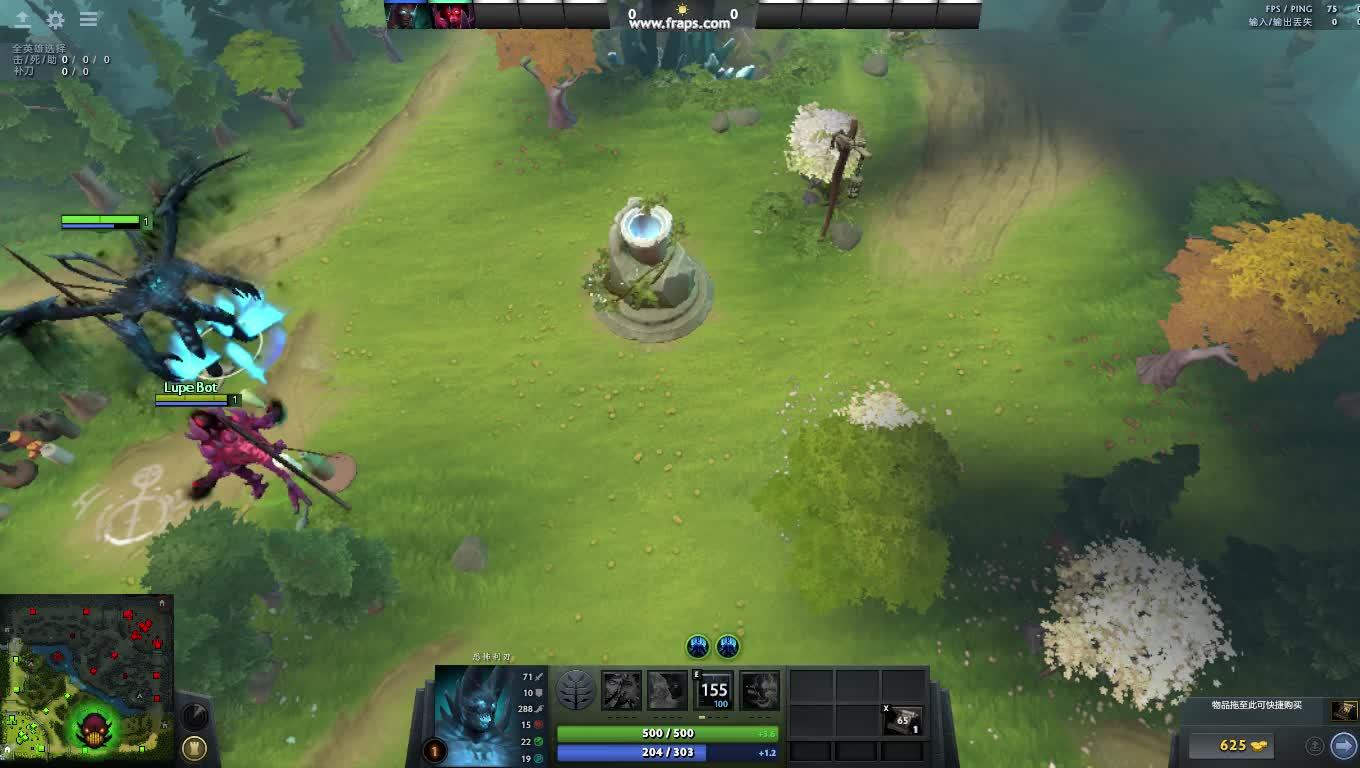Use the Town Portal Scroll item
The height and width of the screenshot is (768, 1360).
(x=903, y=720)
